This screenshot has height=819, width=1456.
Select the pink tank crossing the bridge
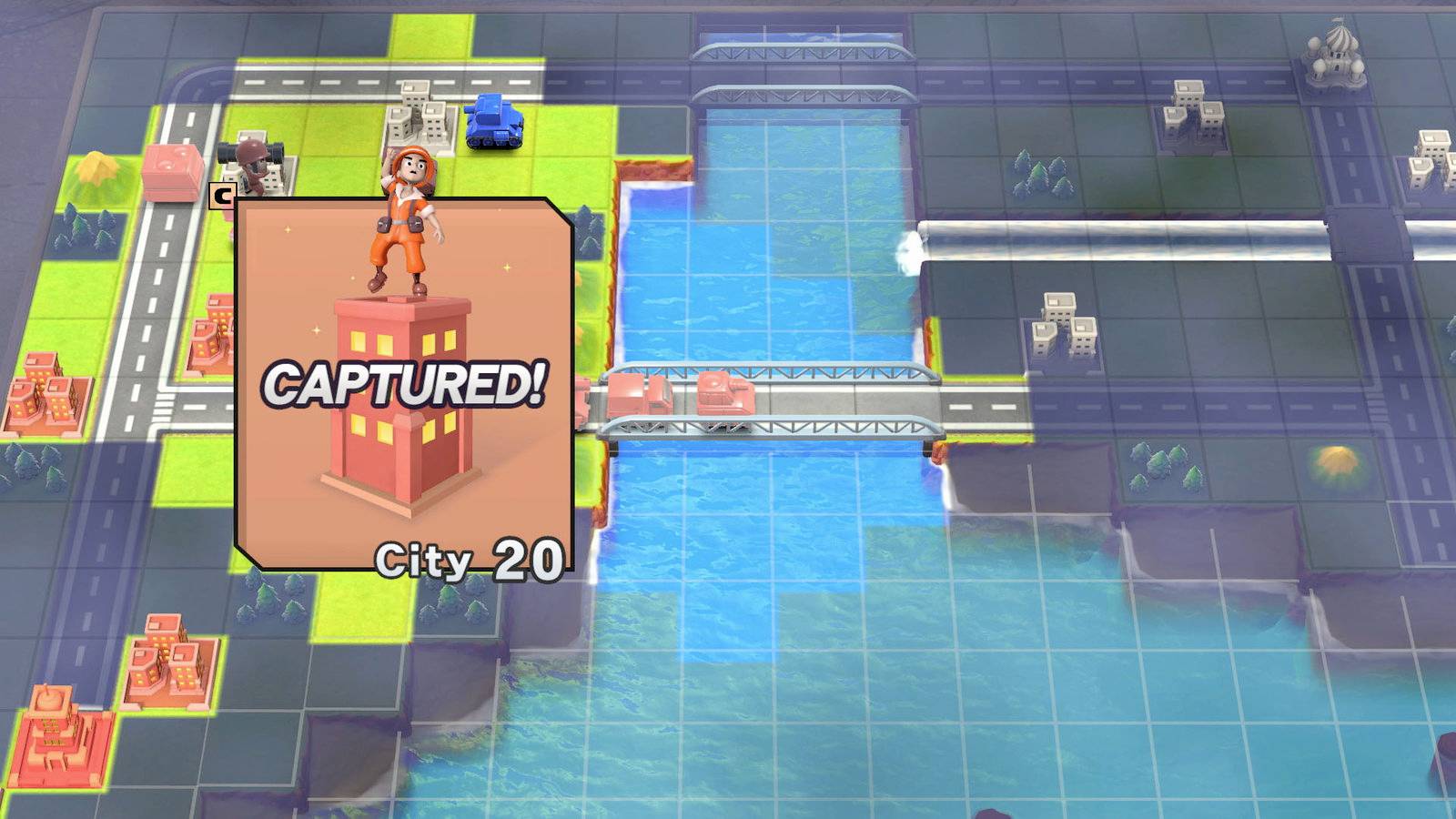point(723,391)
